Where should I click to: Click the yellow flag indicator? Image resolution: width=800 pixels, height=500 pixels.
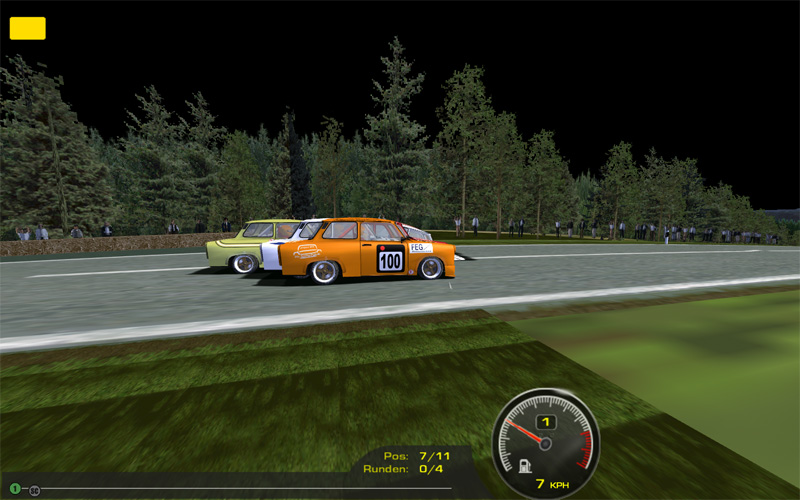tap(27, 28)
